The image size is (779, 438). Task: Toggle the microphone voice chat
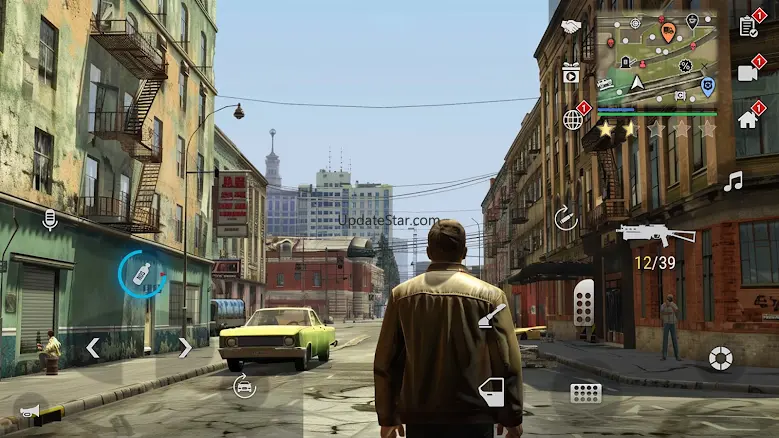49,218
